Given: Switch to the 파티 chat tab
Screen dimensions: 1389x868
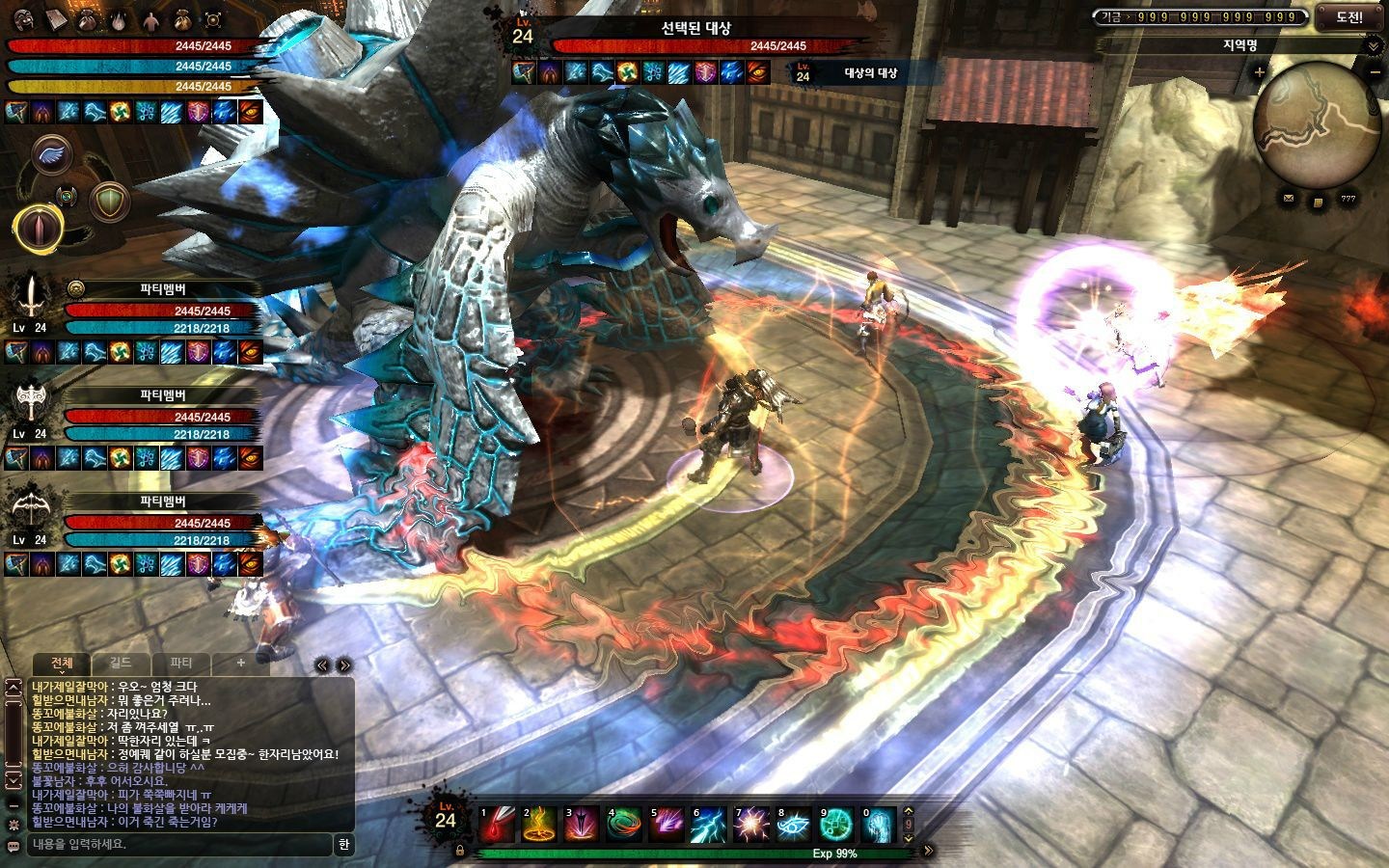Looking at the screenshot, I should point(180,664).
